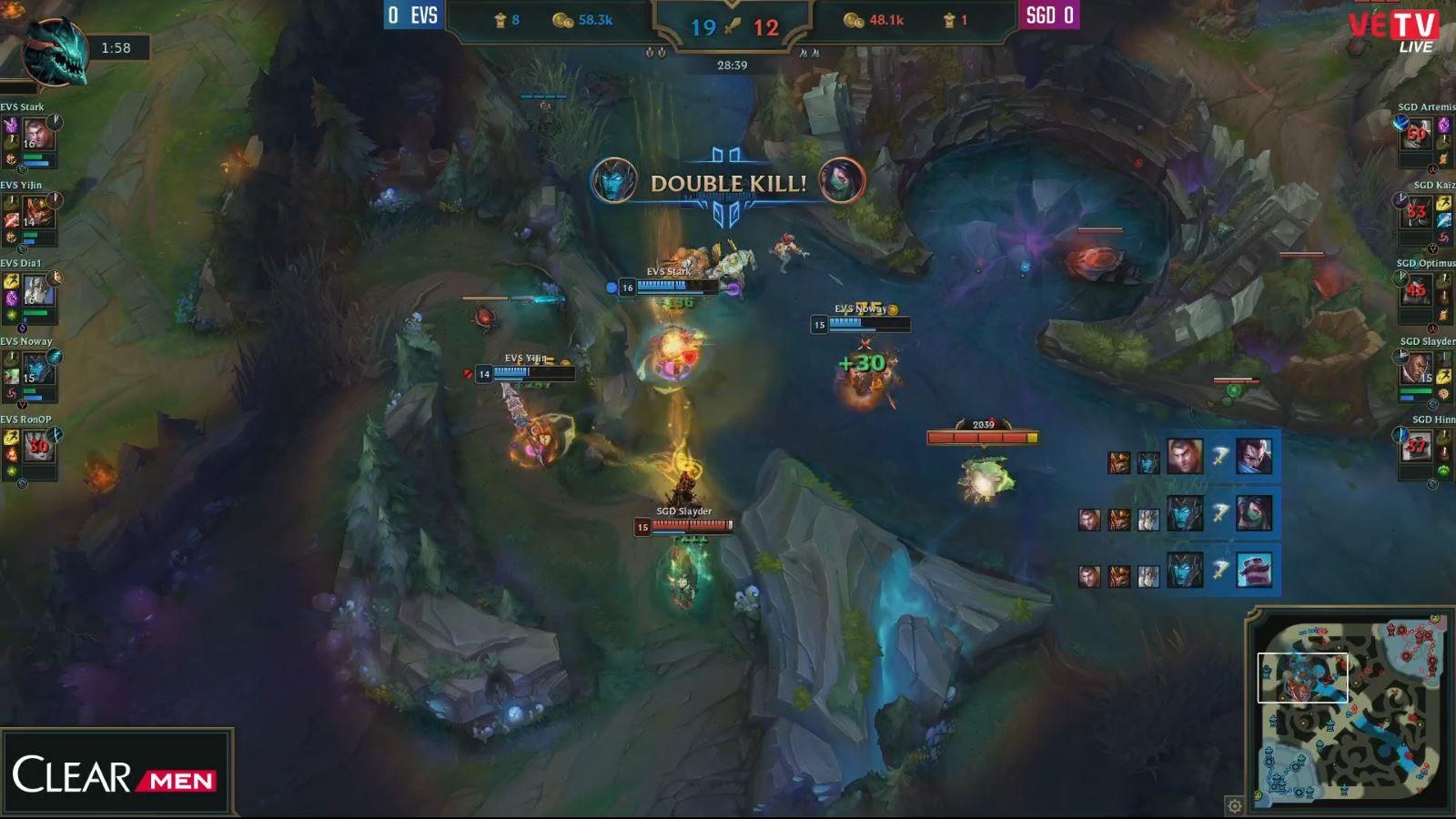The width and height of the screenshot is (1456, 819).
Task: Click the settings gear beside the minimap
Action: coord(1235,807)
